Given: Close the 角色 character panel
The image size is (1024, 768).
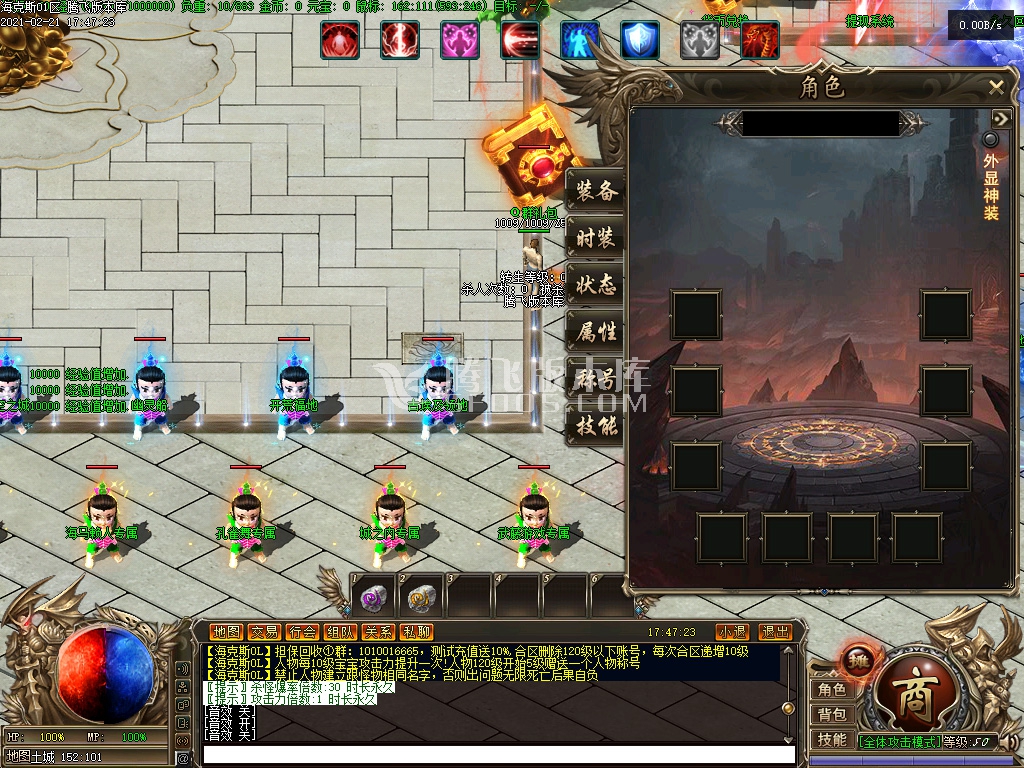Looking at the screenshot, I should tap(996, 88).
